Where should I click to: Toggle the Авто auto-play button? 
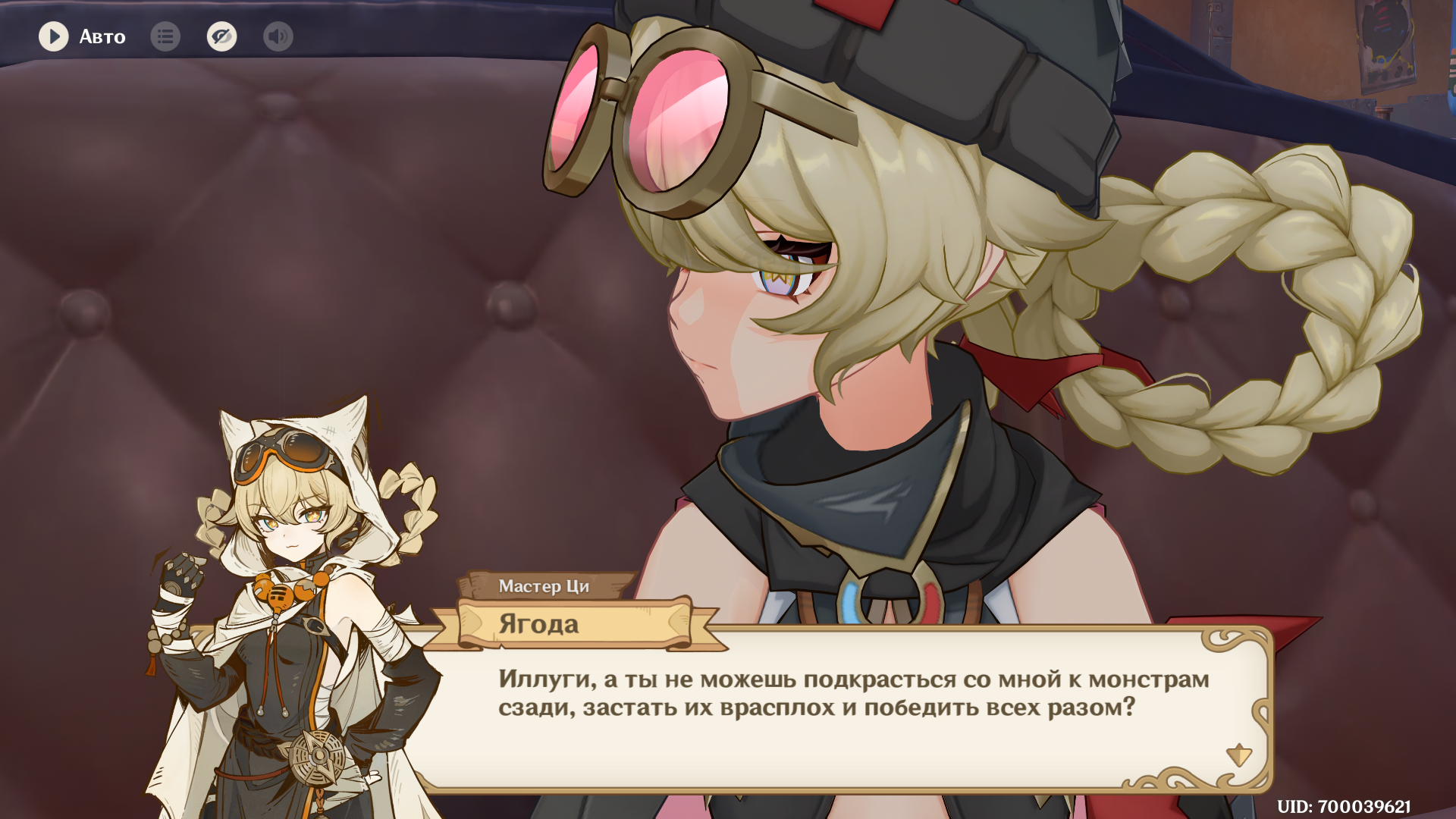pos(54,36)
